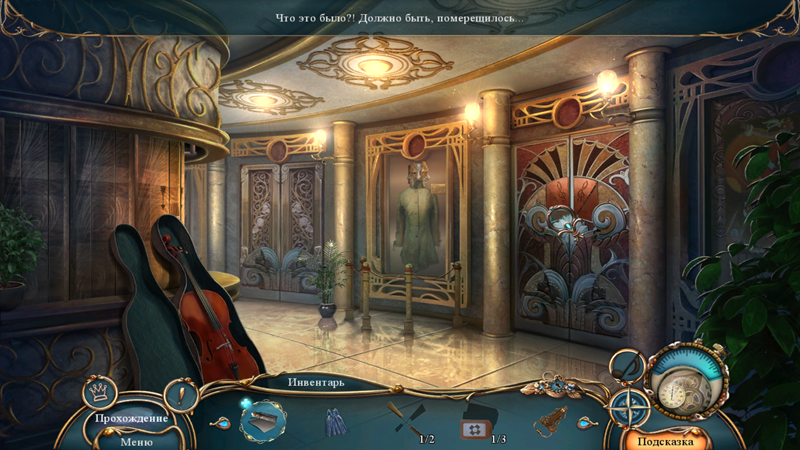
Task: Open the Меню button
Action: click(136, 441)
